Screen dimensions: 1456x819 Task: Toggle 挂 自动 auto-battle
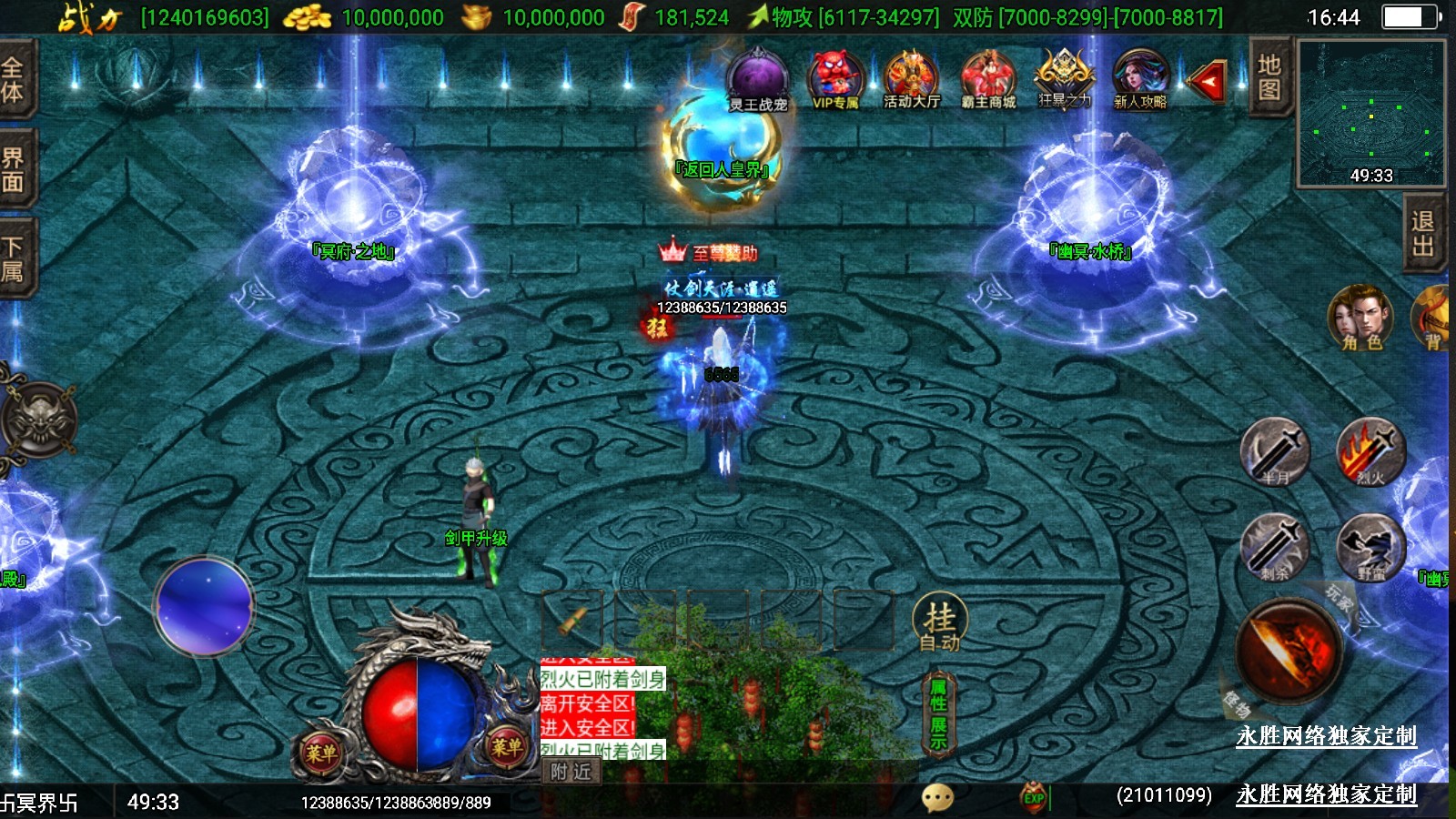tap(939, 624)
